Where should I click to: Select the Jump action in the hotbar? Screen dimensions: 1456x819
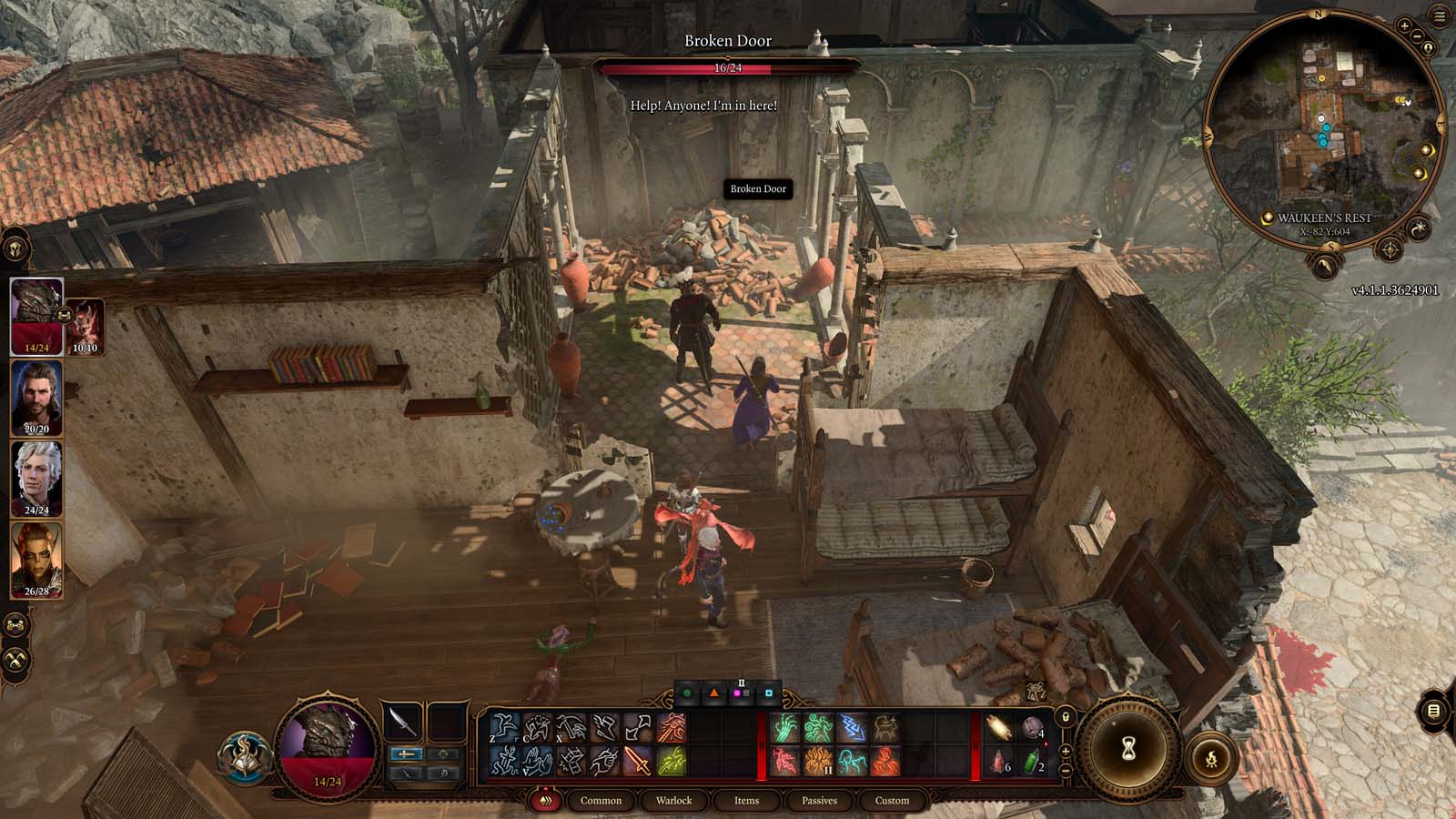click(504, 725)
